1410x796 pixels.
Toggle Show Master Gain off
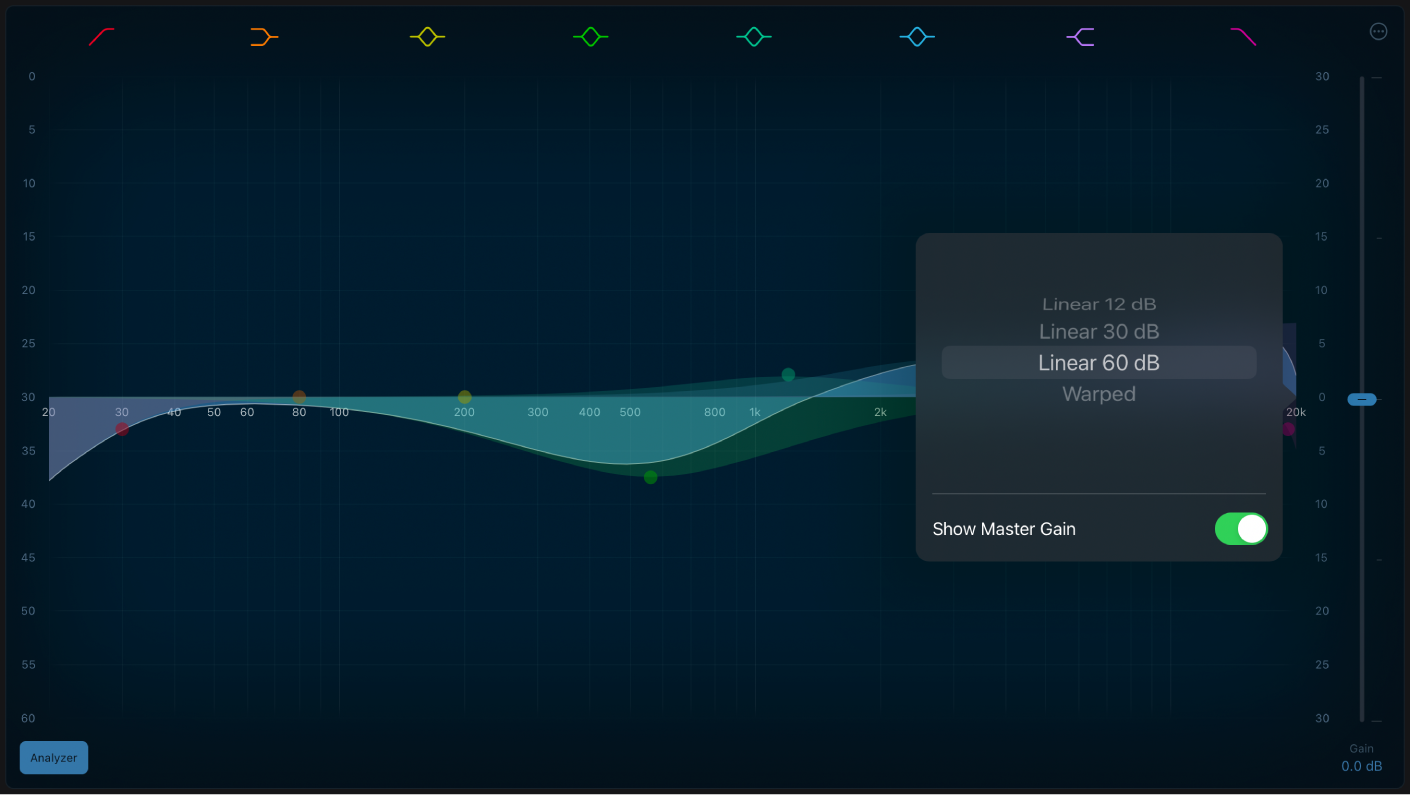click(x=1241, y=529)
